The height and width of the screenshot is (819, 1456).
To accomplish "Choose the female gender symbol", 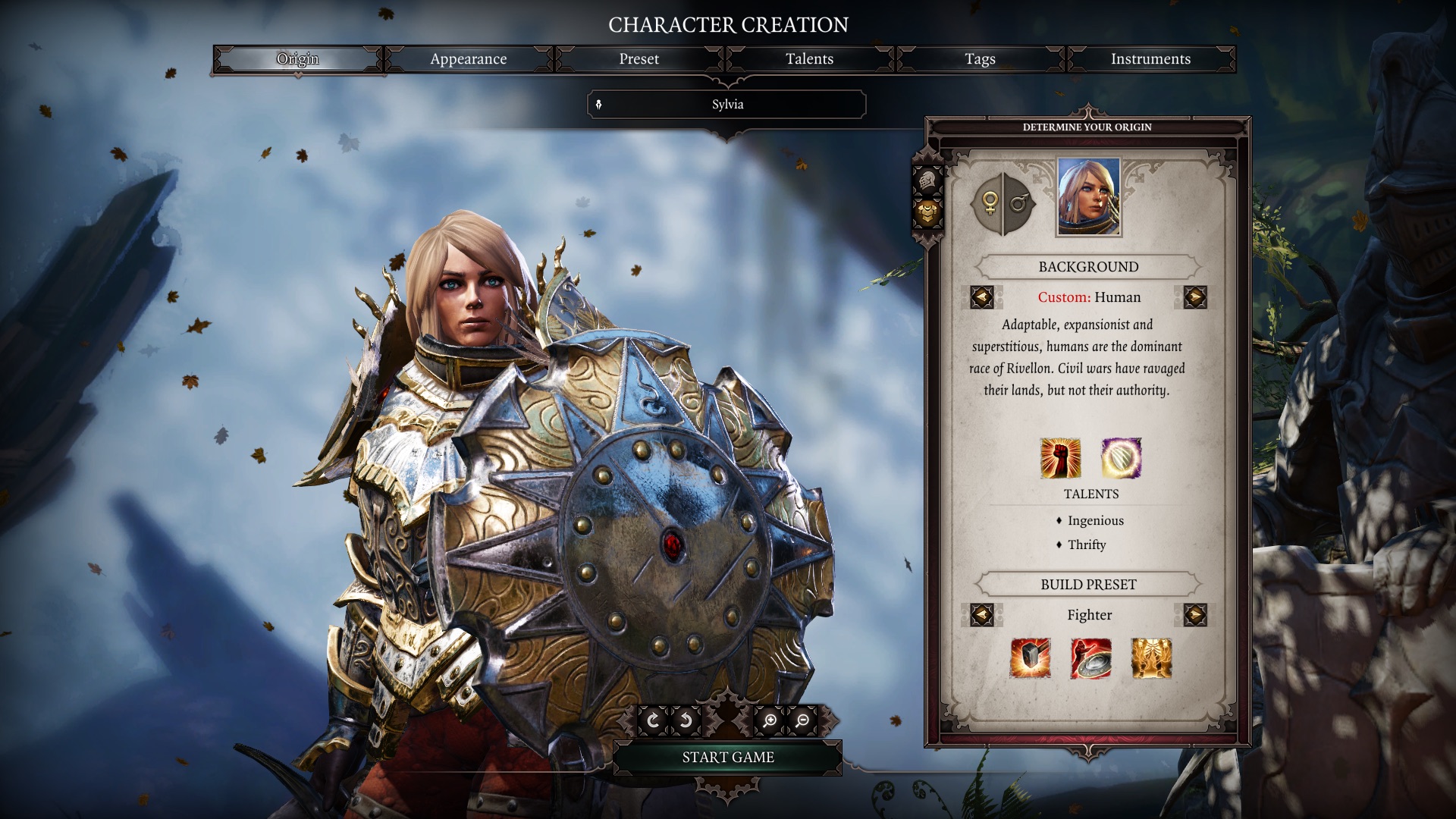I will tap(990, 203).
